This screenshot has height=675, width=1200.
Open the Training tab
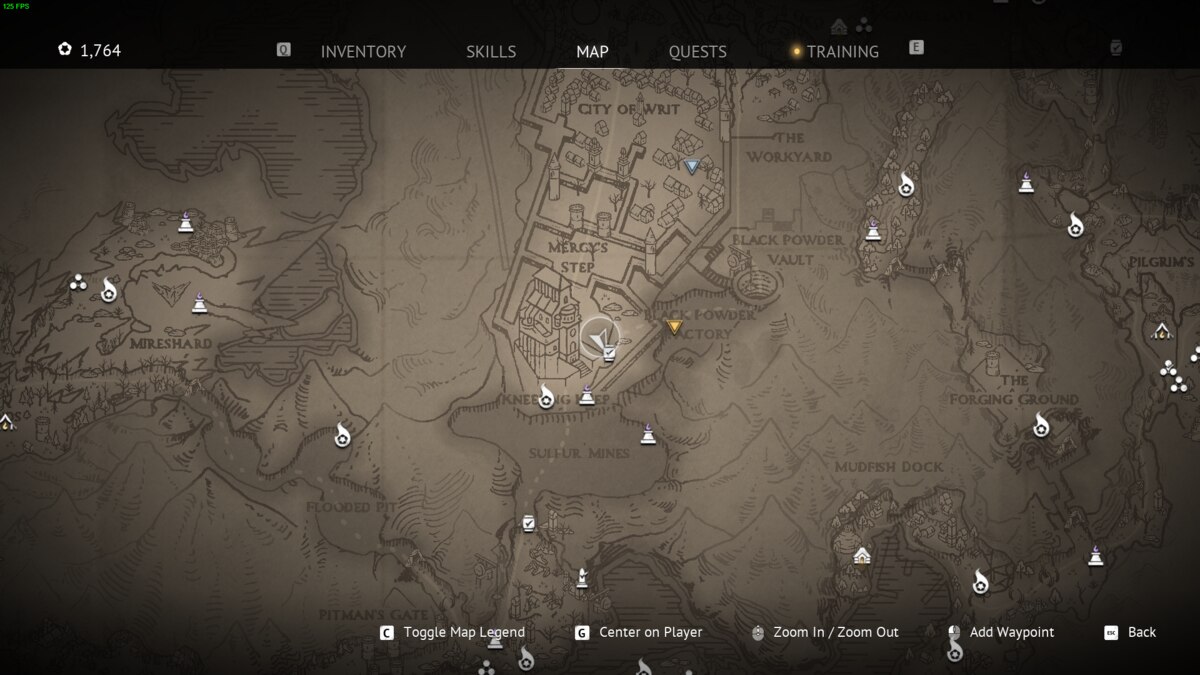[x=842, y=51]
